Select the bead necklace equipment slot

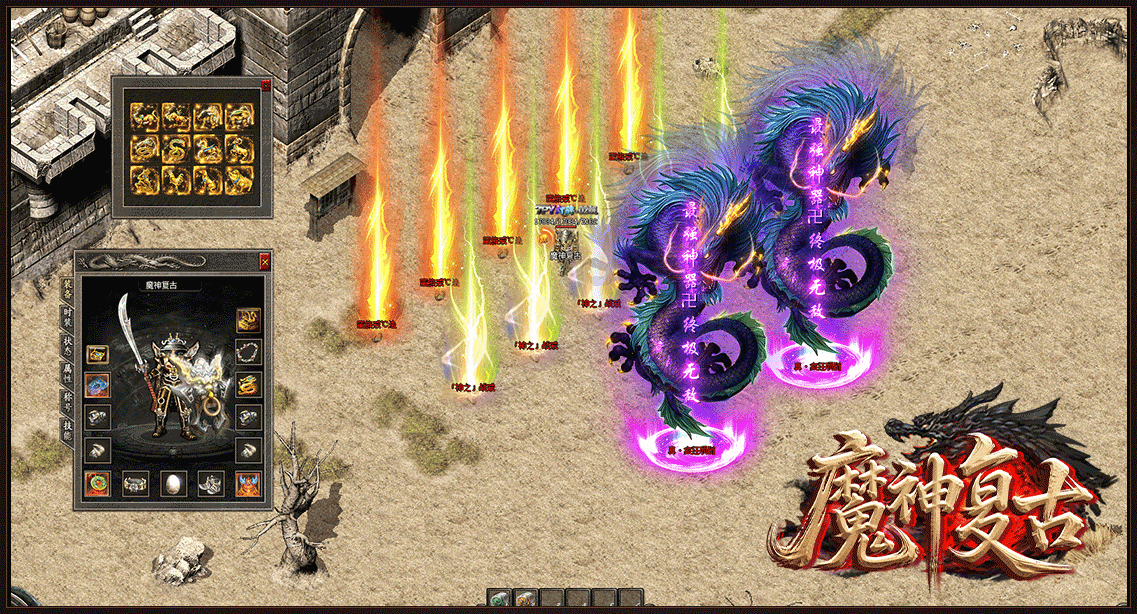pos(249,353)
